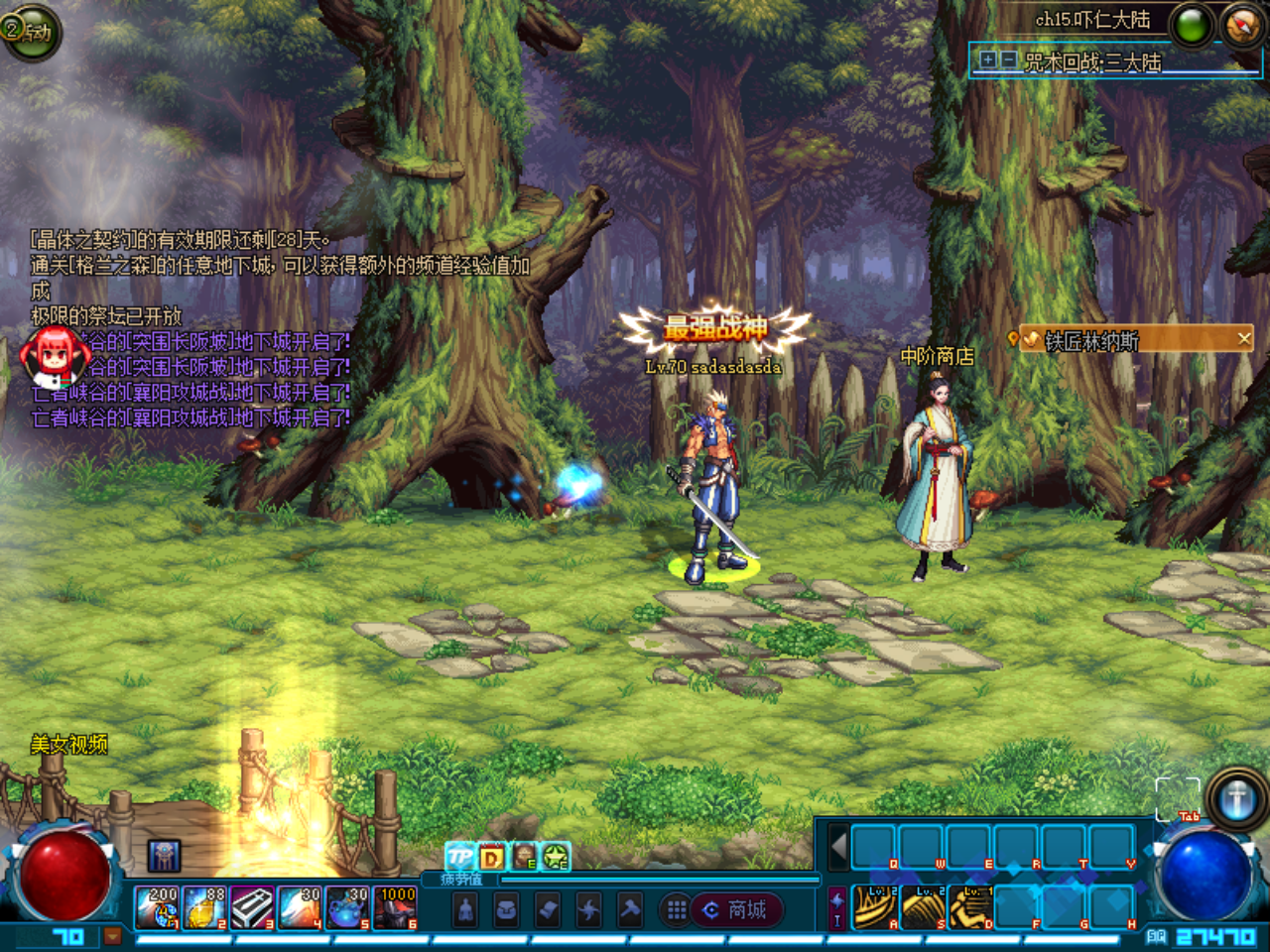Use the dark helmet item showing 1000
Viewport: 1270px width, 952px height.
pyautogui.click(x=395, y=908)
